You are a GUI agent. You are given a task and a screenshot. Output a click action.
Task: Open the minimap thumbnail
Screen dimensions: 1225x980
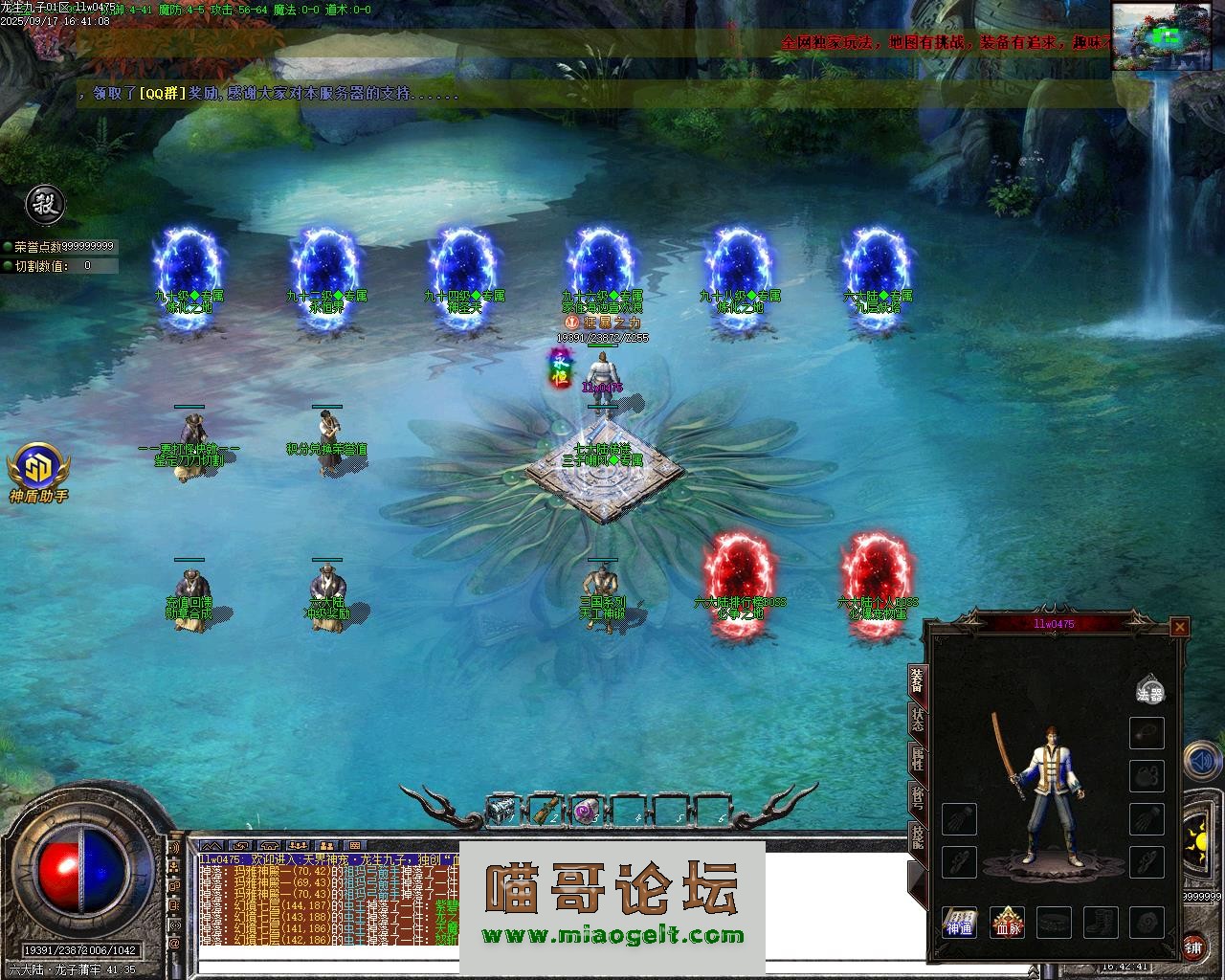click(1168, 36)
